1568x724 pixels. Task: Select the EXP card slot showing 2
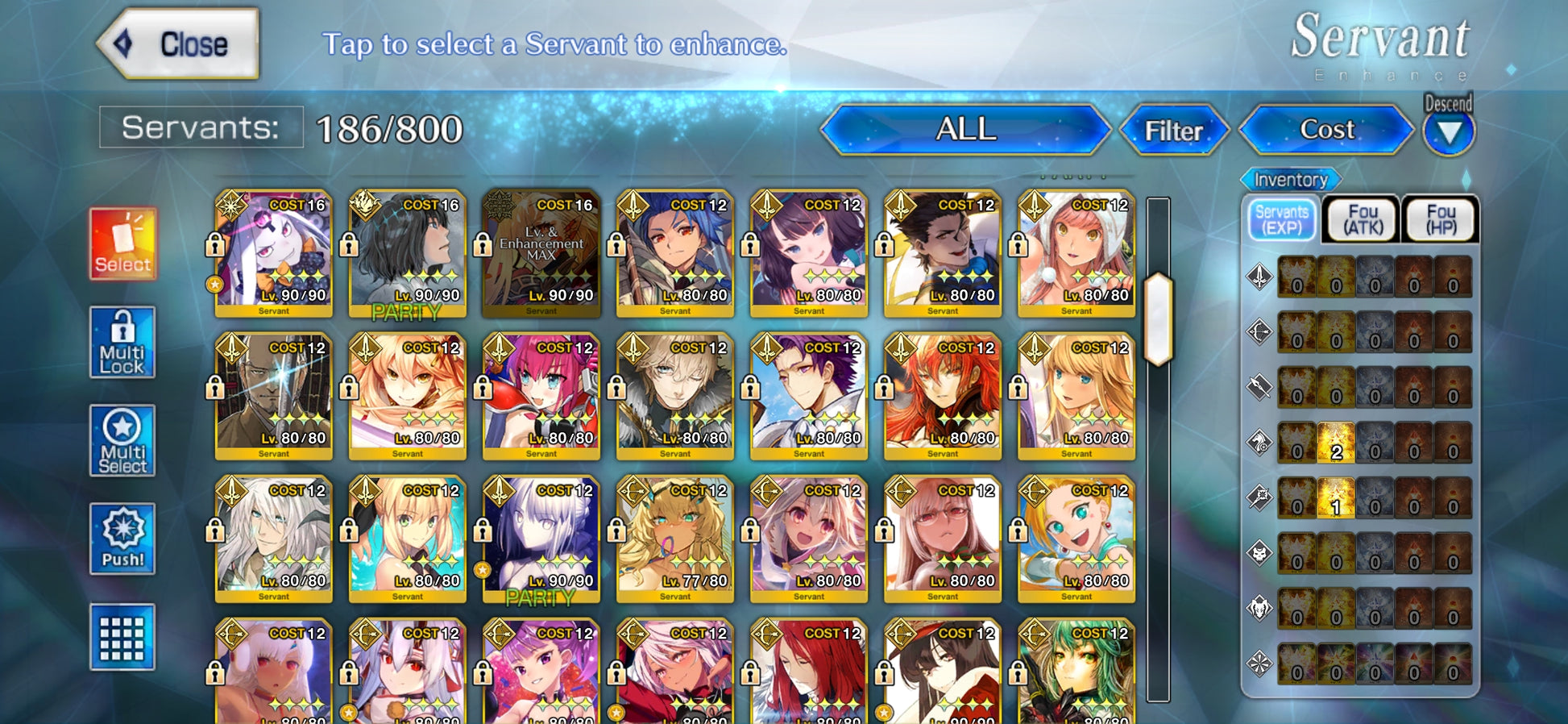(1336, 443)
